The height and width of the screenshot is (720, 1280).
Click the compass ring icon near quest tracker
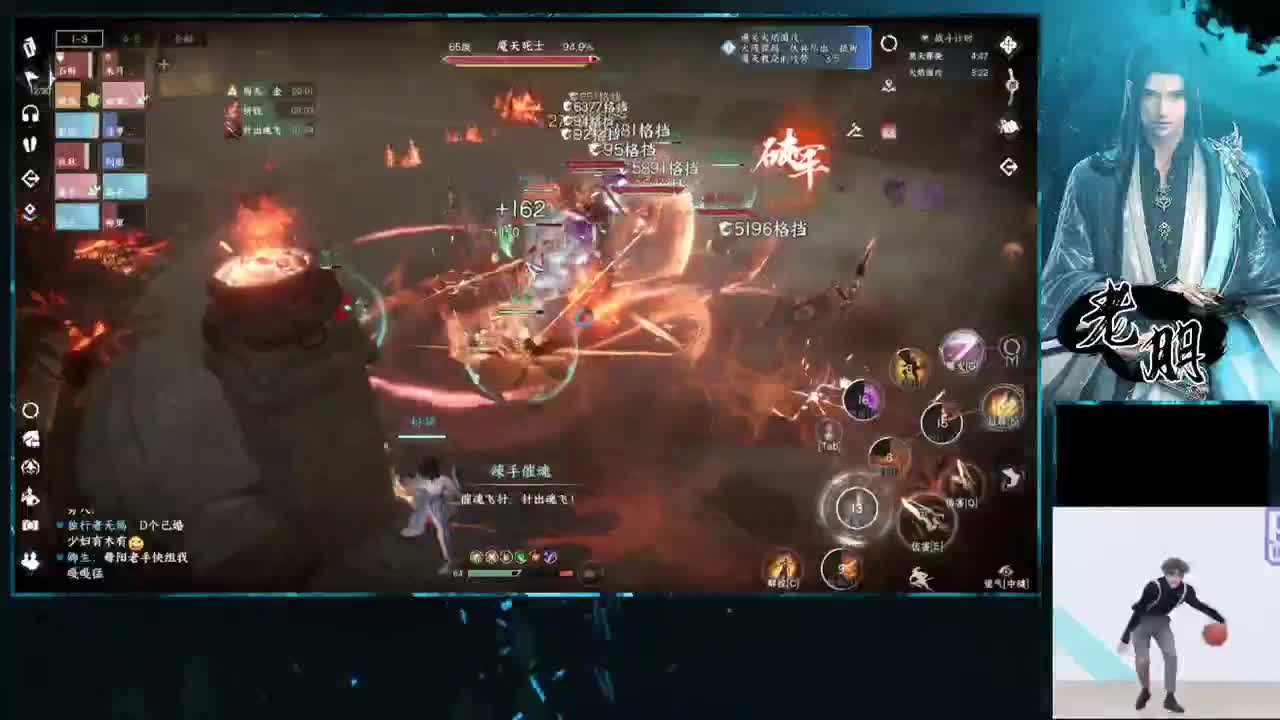[x=889, y=43]
